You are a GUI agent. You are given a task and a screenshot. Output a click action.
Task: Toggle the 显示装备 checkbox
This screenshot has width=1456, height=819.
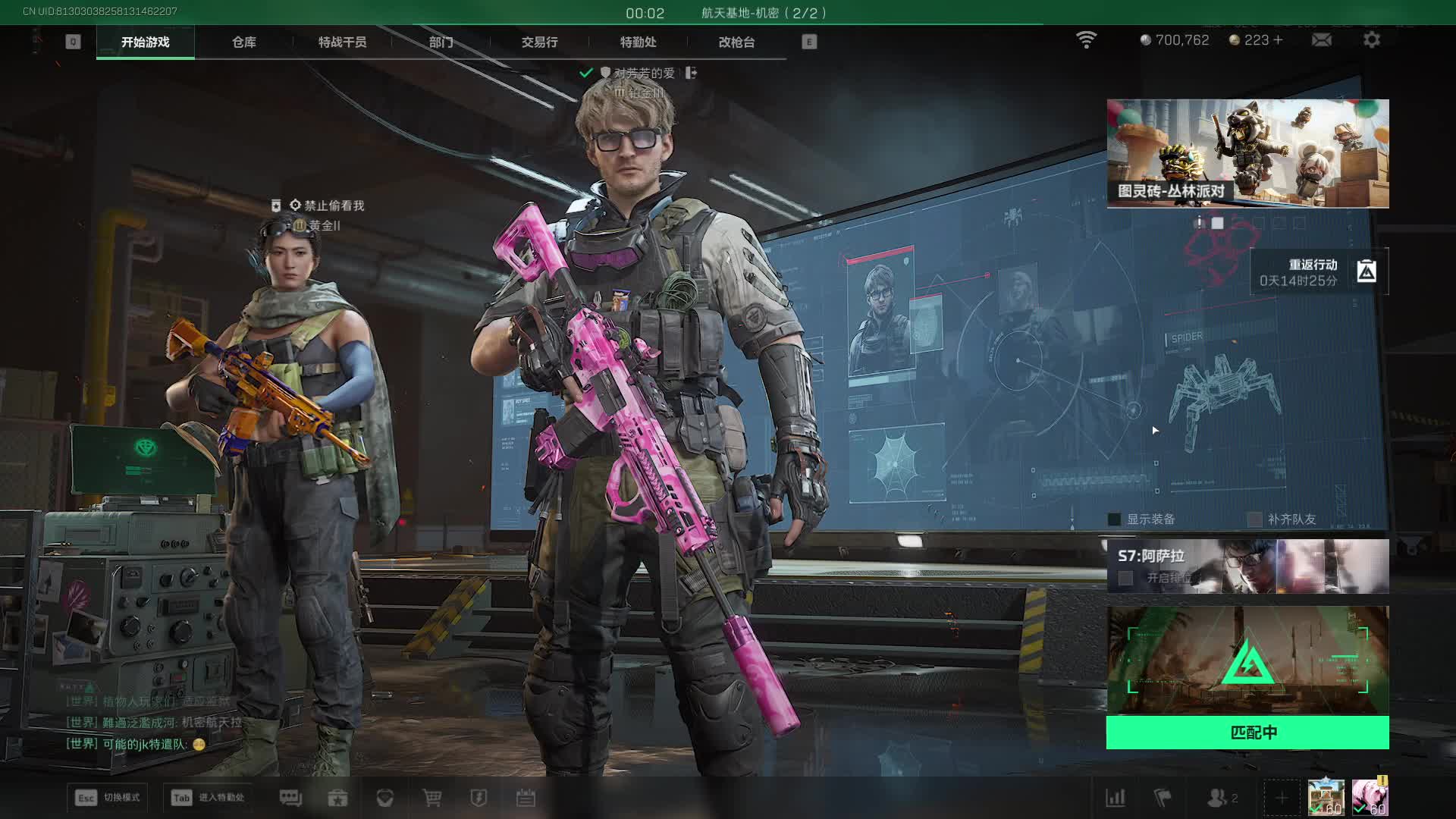[1115, 519]
